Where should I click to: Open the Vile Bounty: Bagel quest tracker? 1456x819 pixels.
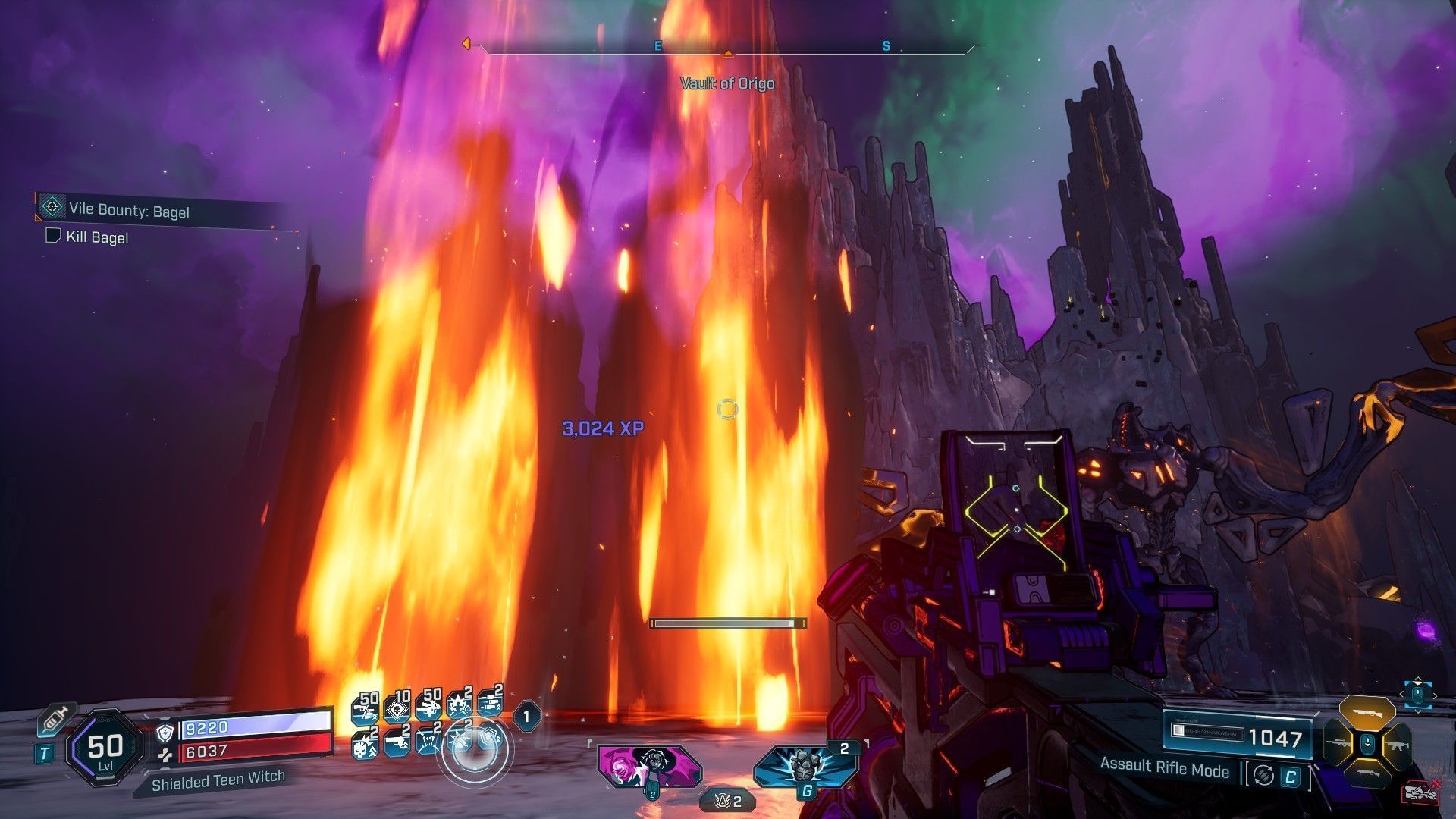pyautogui.click(x=129, y=210)
